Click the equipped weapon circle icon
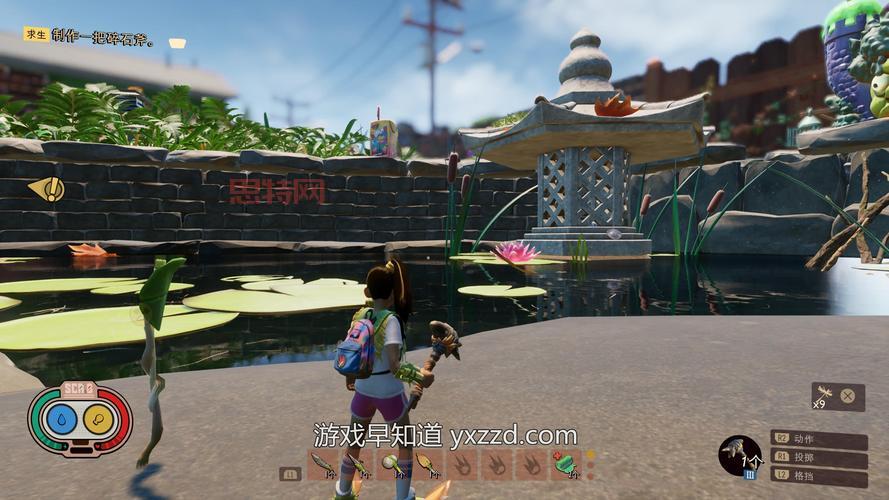Image resolution: width=889 pixels, height=500 pixels. click(740, 455)
